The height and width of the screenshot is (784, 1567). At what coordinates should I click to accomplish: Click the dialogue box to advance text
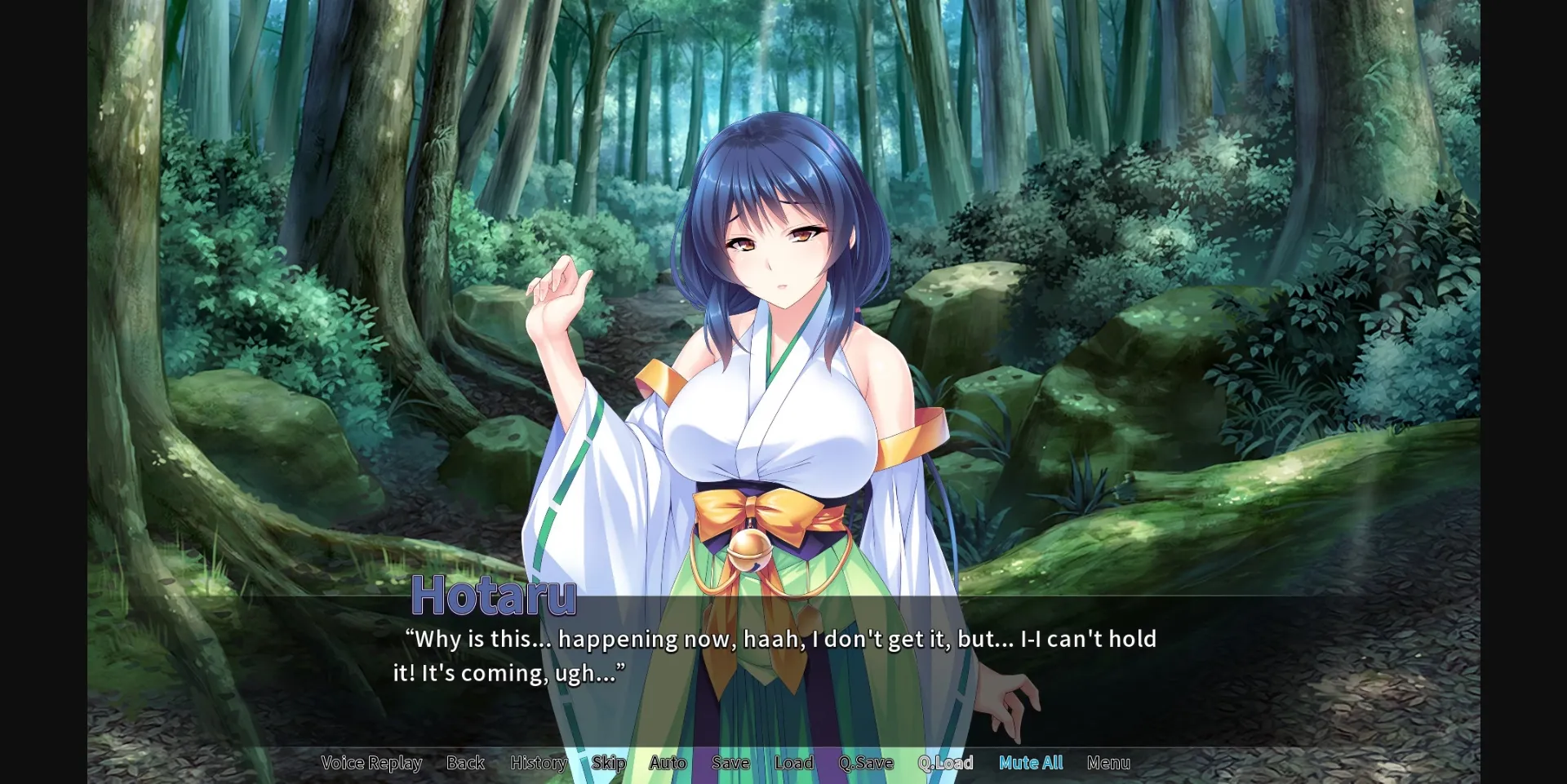point(783,657)
